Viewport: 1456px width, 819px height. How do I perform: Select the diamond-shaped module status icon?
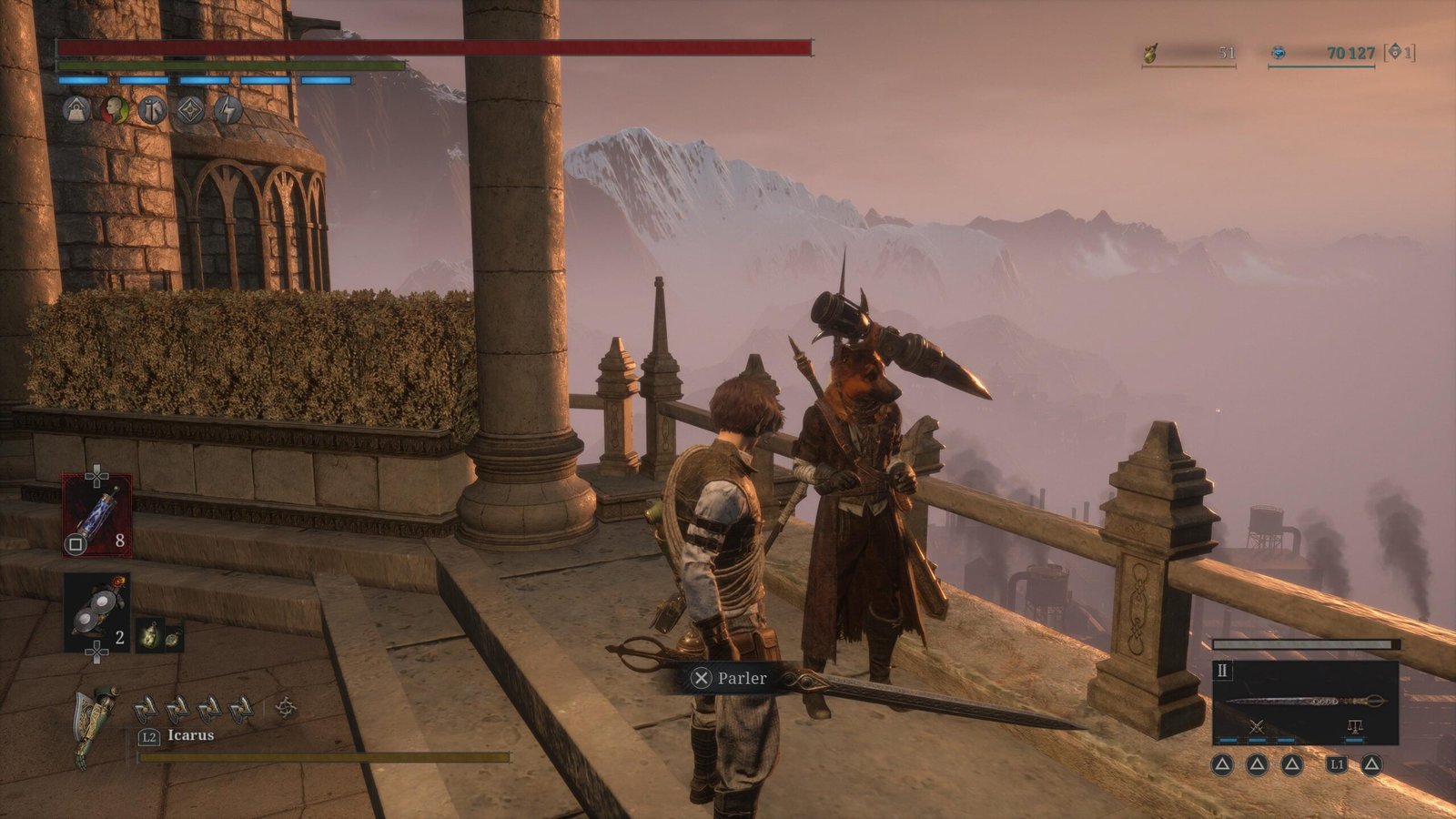(189, 110)
